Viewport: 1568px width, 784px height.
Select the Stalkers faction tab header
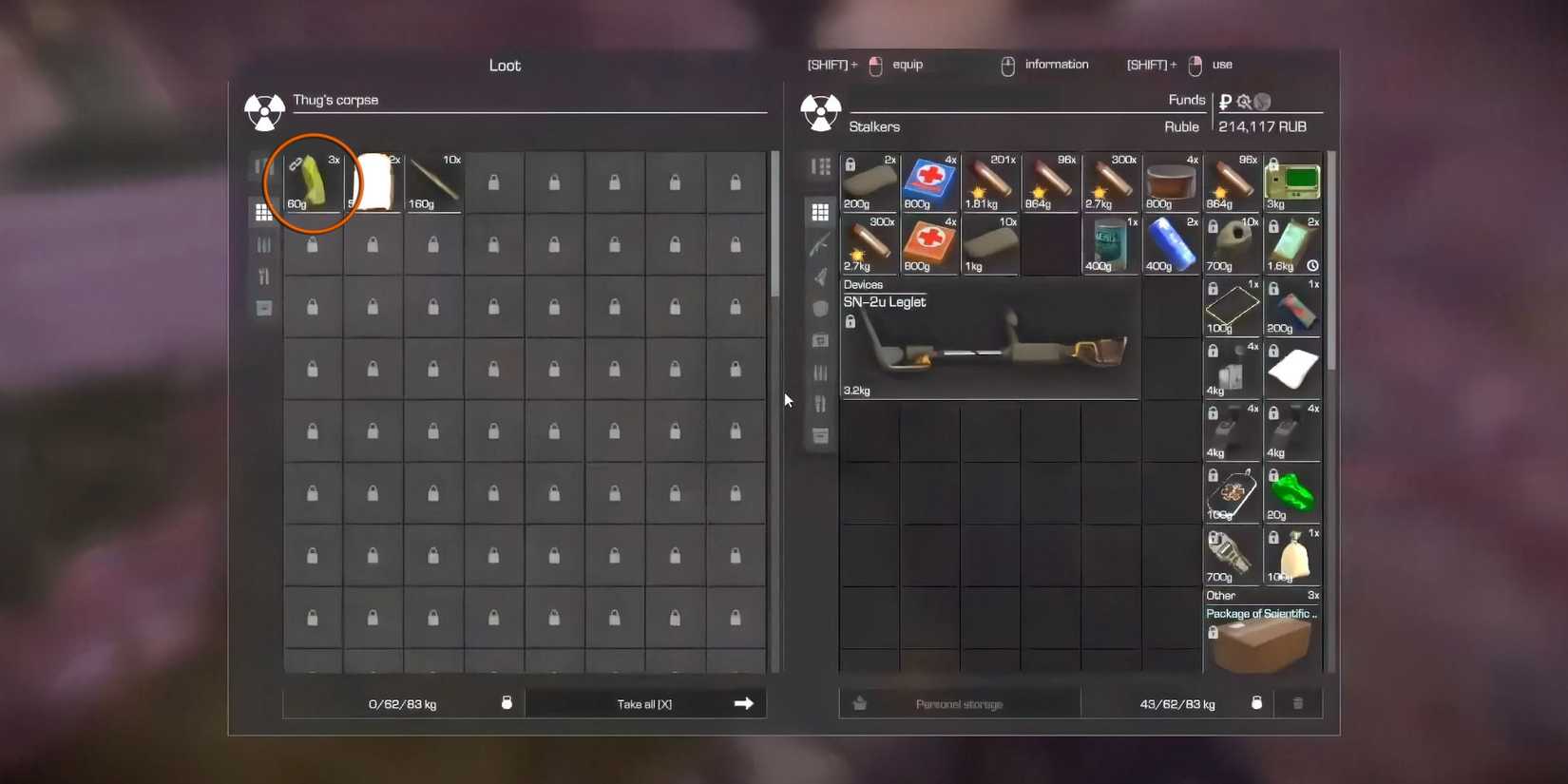click(x=874, y=126)
